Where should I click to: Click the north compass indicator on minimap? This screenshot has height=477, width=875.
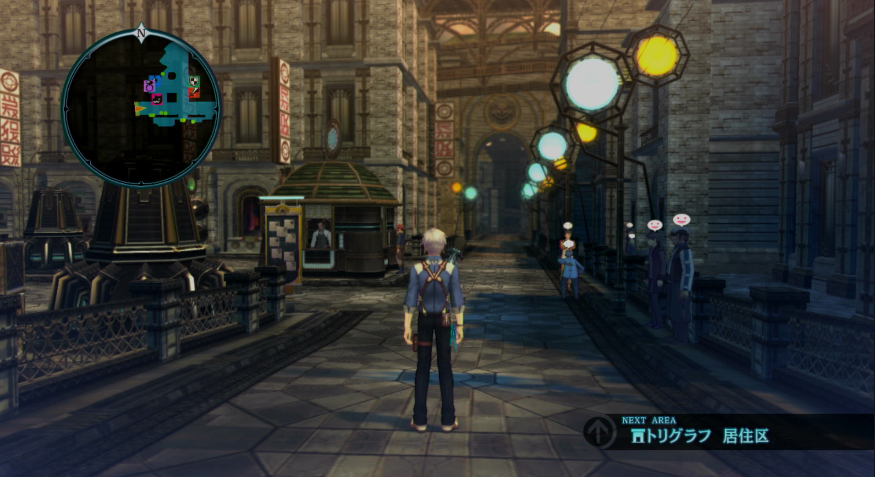tap(141, 33)
